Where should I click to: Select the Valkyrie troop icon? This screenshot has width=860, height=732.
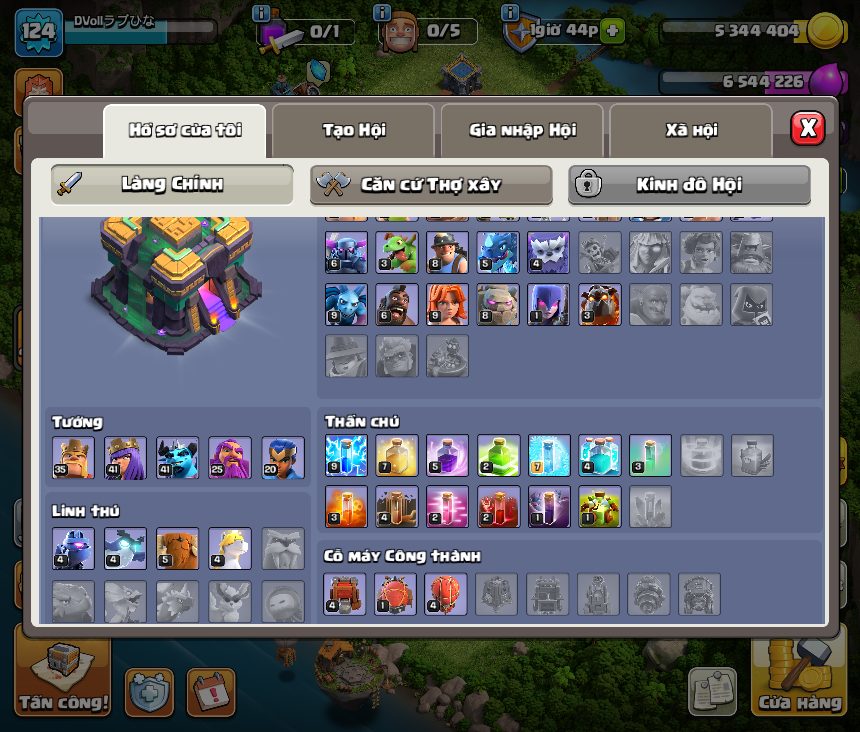[x=447, y=304]
